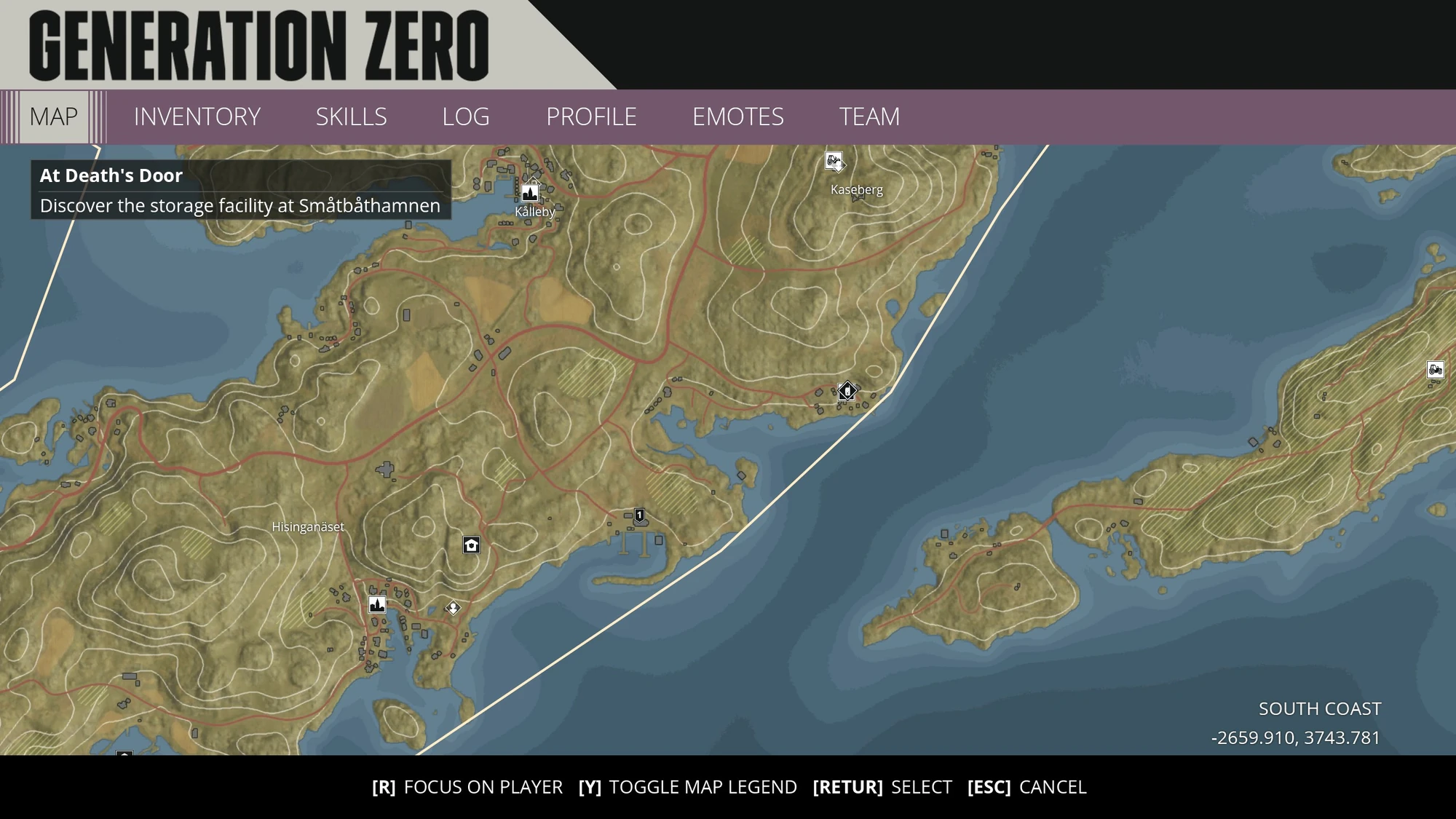Toggle the map legend

(x=687, y=787)
